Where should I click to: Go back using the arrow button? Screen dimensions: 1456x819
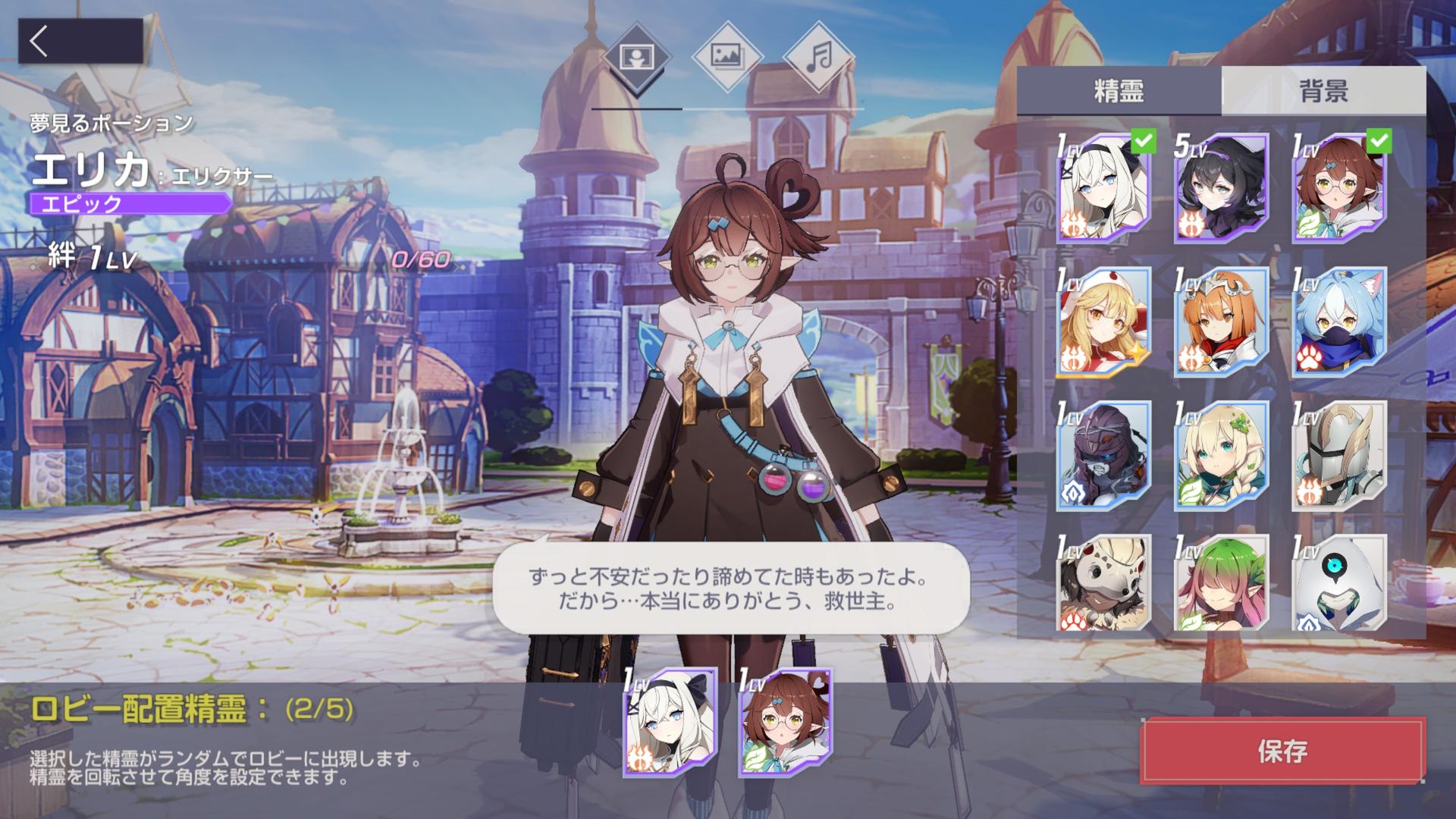click(x=80, y=41)
